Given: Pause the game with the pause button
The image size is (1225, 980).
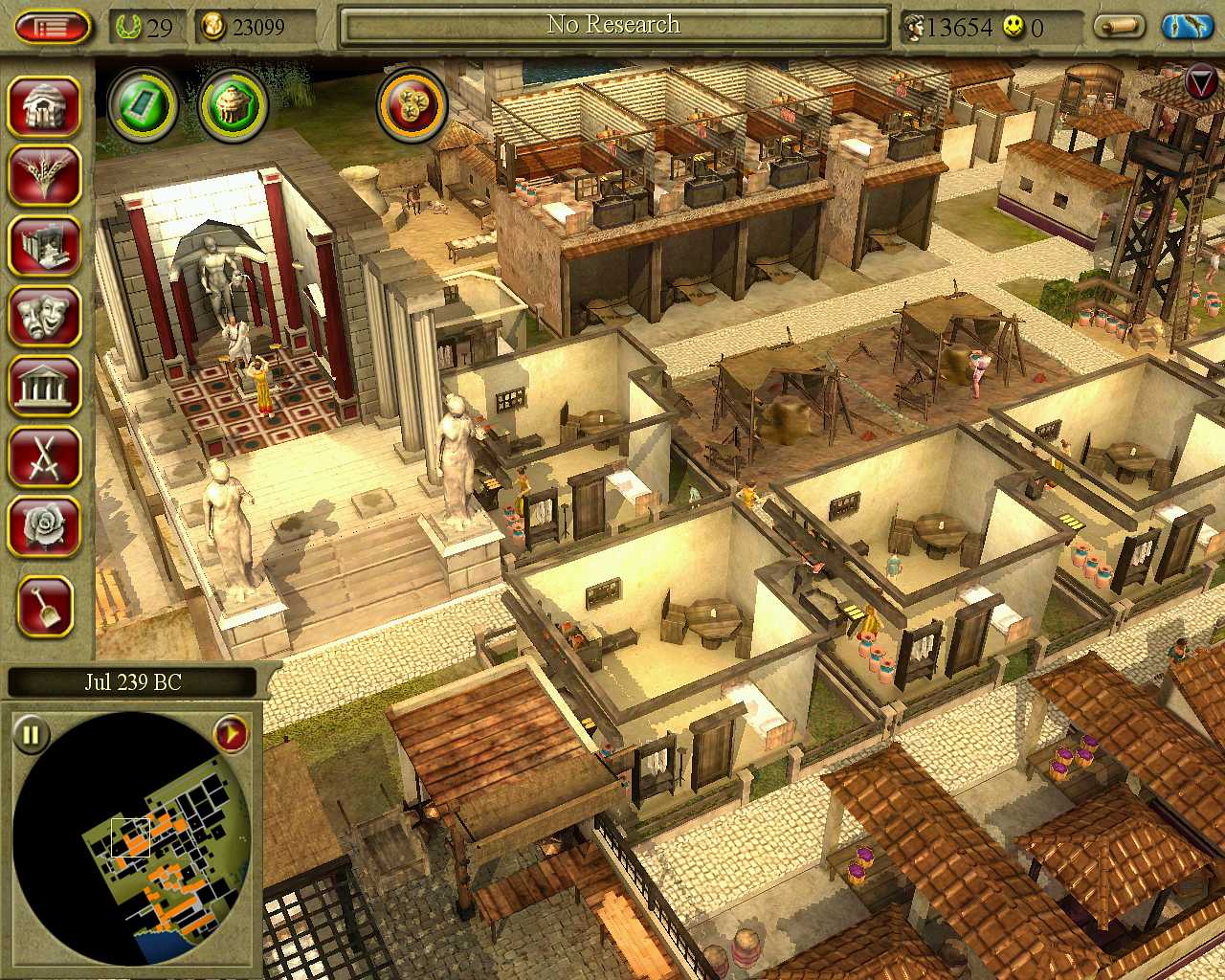Looking at the screenshot, I should [32, 735].
